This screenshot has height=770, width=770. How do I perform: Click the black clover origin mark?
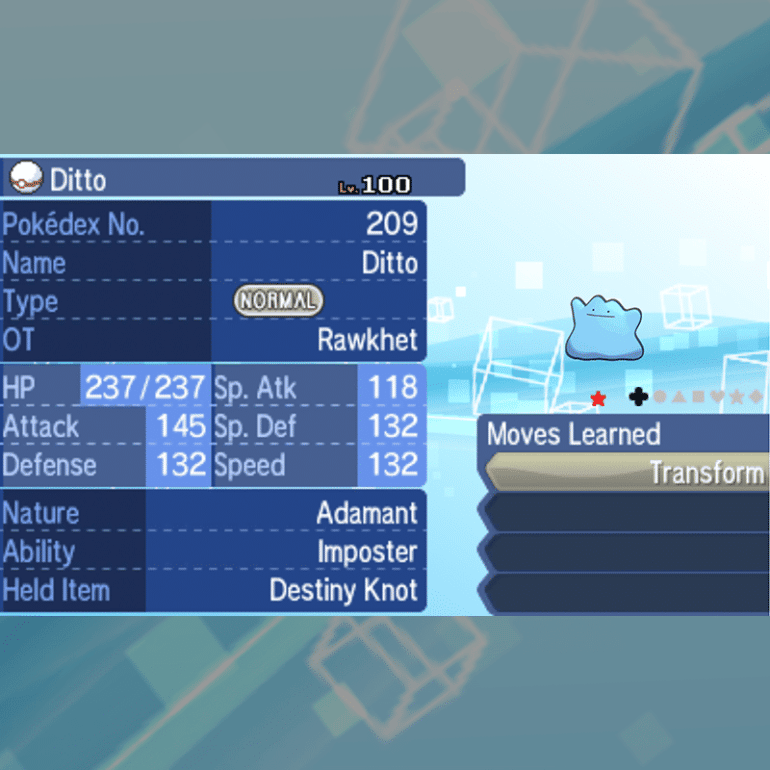[638, 398]
